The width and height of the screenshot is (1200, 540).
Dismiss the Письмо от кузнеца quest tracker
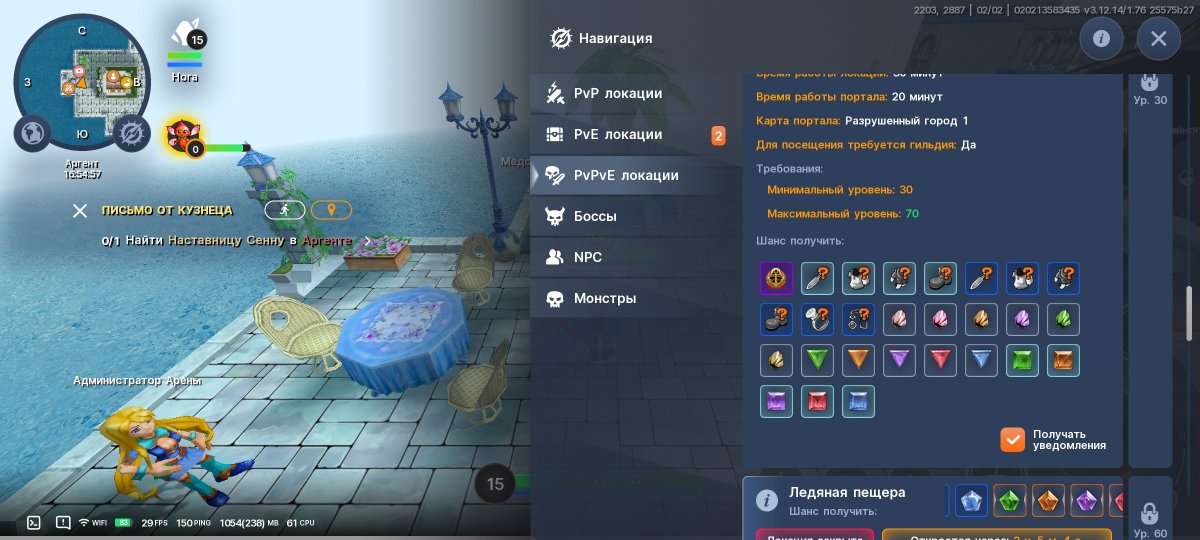point(80,210)
